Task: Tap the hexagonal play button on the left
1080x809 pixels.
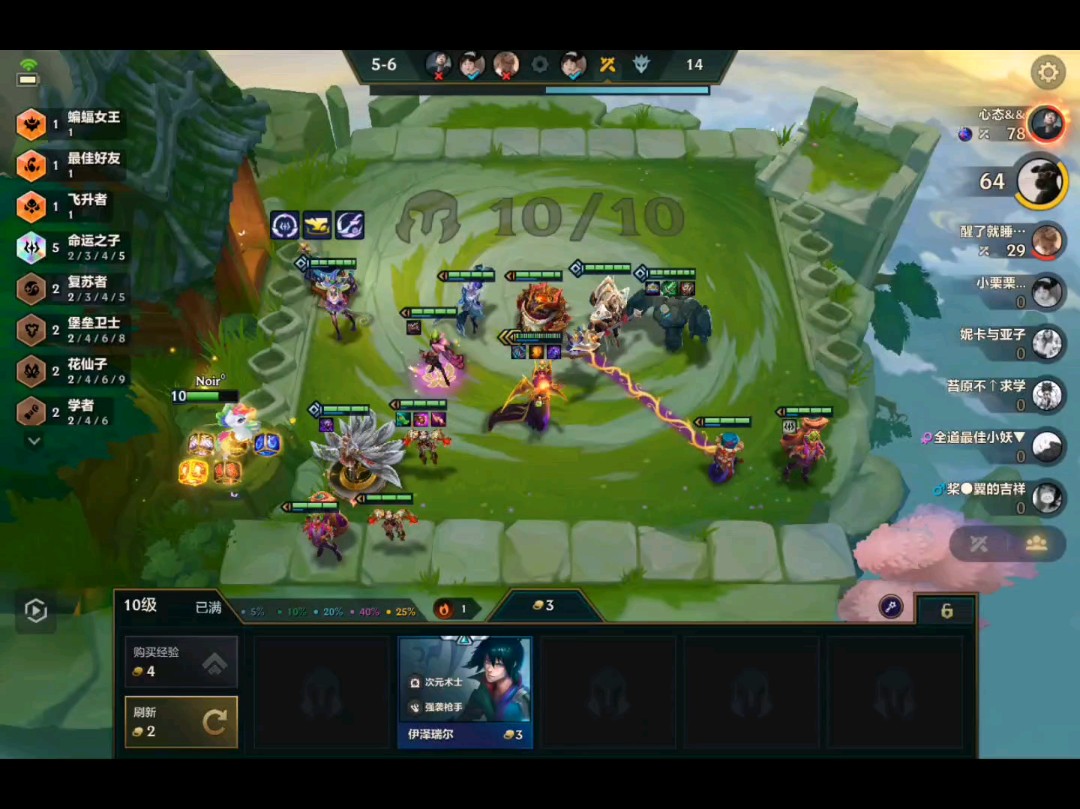Action: tap(36, 611)
